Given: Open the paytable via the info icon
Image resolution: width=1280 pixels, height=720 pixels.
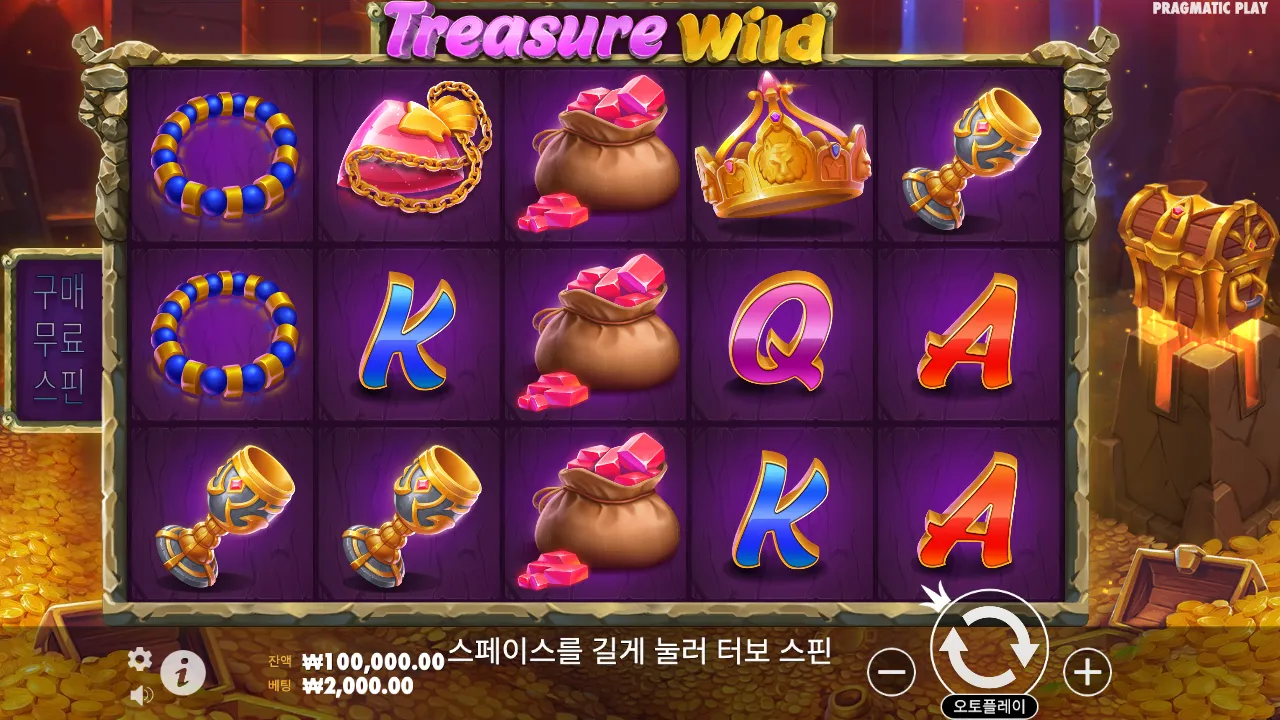Looking at the screenshot, I should coord(181,672).
